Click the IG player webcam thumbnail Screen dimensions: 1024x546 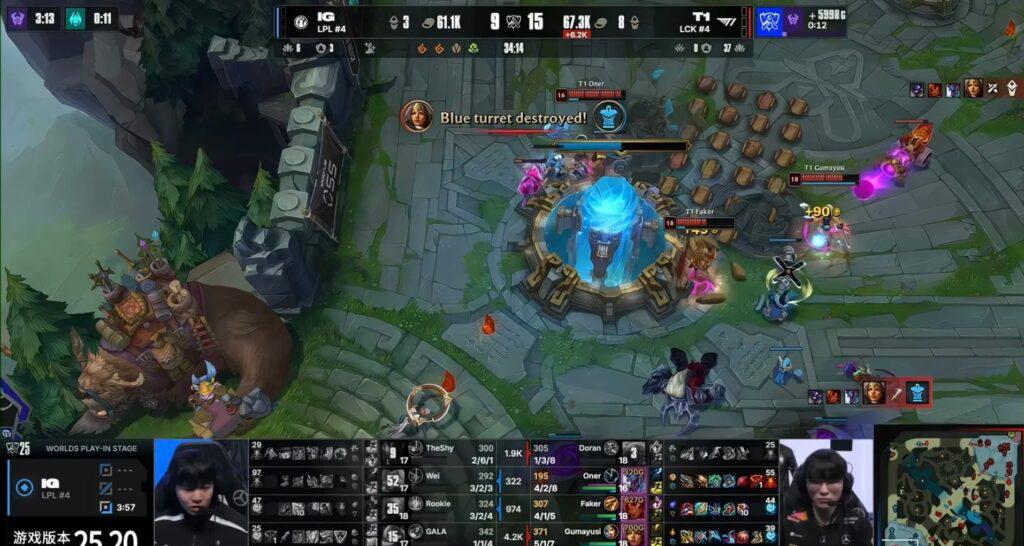click(200, 492)
